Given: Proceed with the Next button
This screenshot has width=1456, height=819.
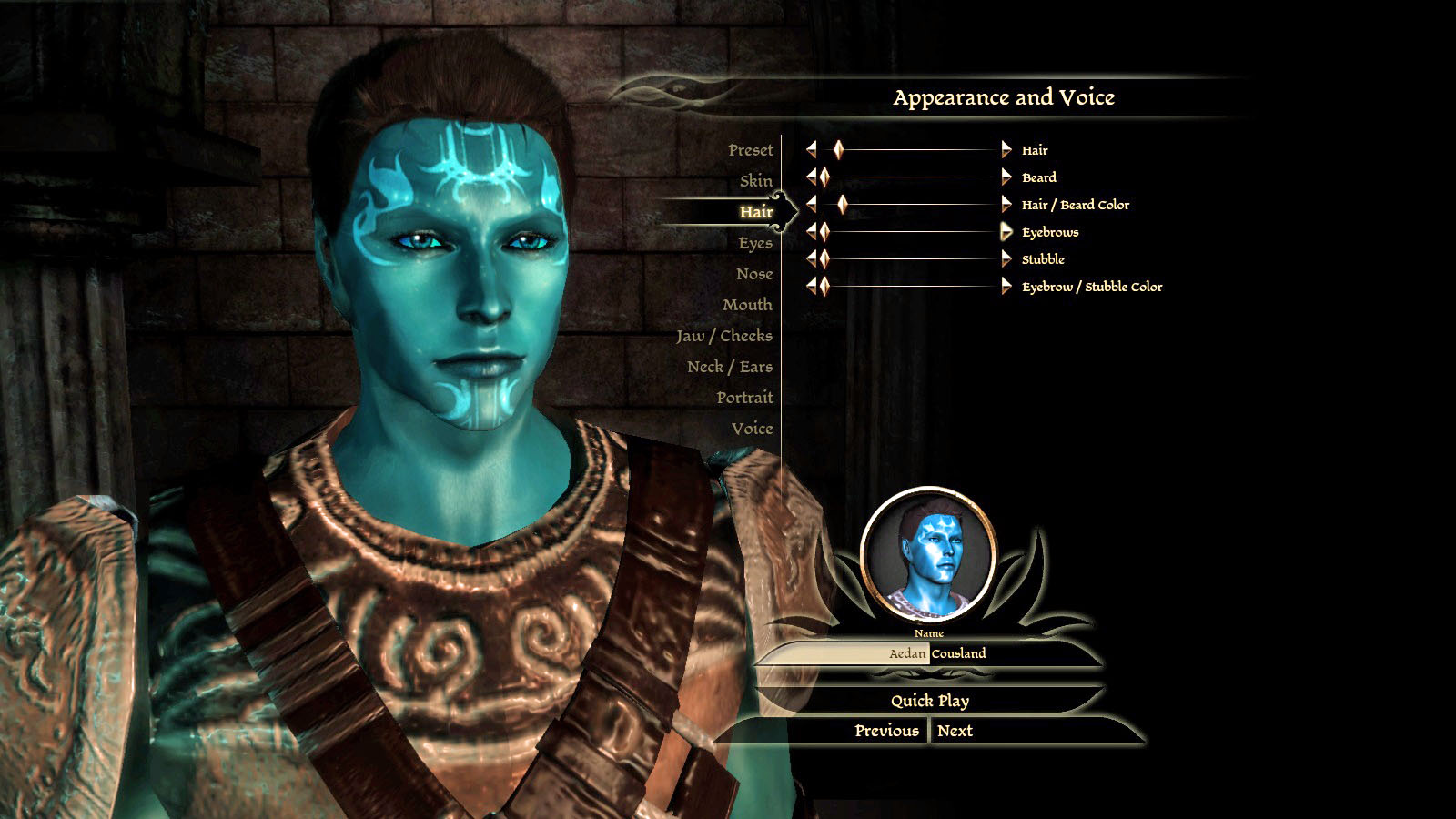Looking at the screenshot, I should click(x=955, y=731).
